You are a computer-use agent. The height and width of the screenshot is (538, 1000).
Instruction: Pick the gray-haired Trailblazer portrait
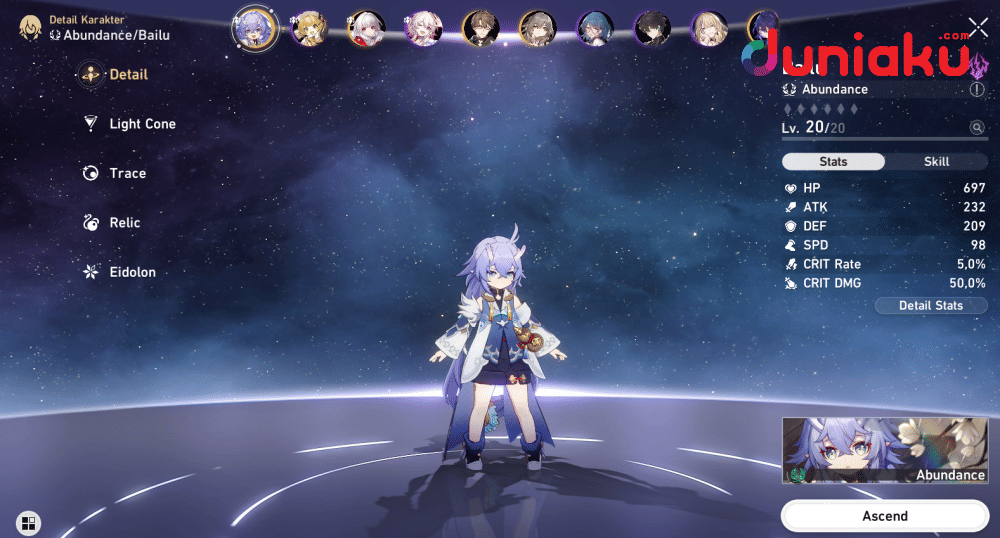tap(537, 29)
